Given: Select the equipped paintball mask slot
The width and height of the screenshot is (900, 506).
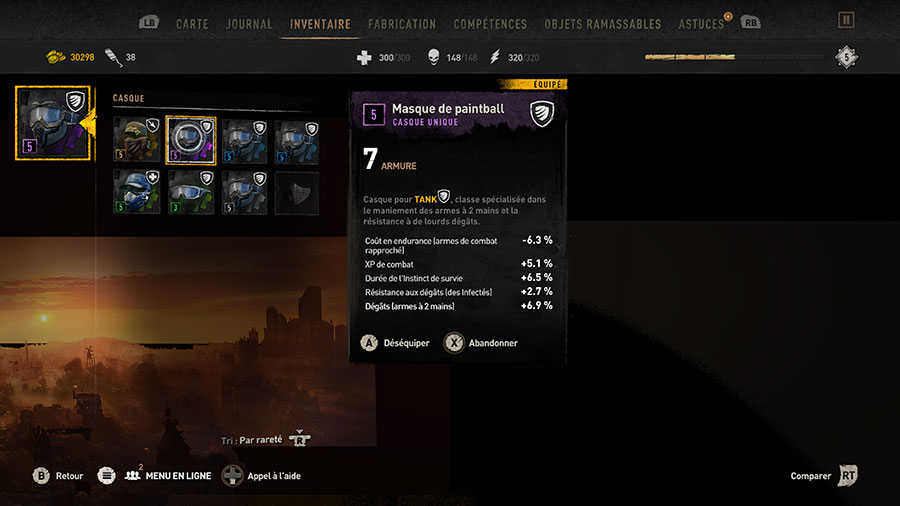Looking at the screenshot, I should point(53,124).
